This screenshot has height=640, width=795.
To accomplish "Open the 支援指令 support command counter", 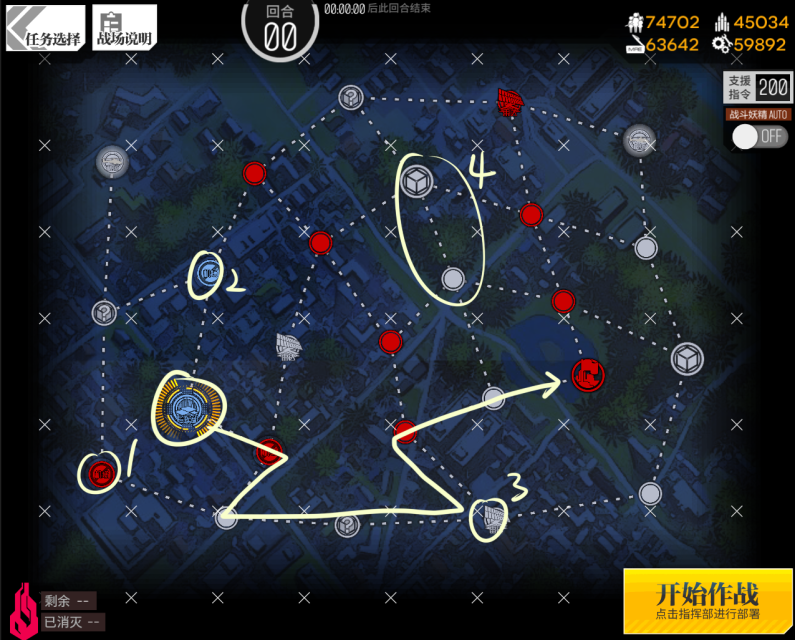I will coord(758,87).
